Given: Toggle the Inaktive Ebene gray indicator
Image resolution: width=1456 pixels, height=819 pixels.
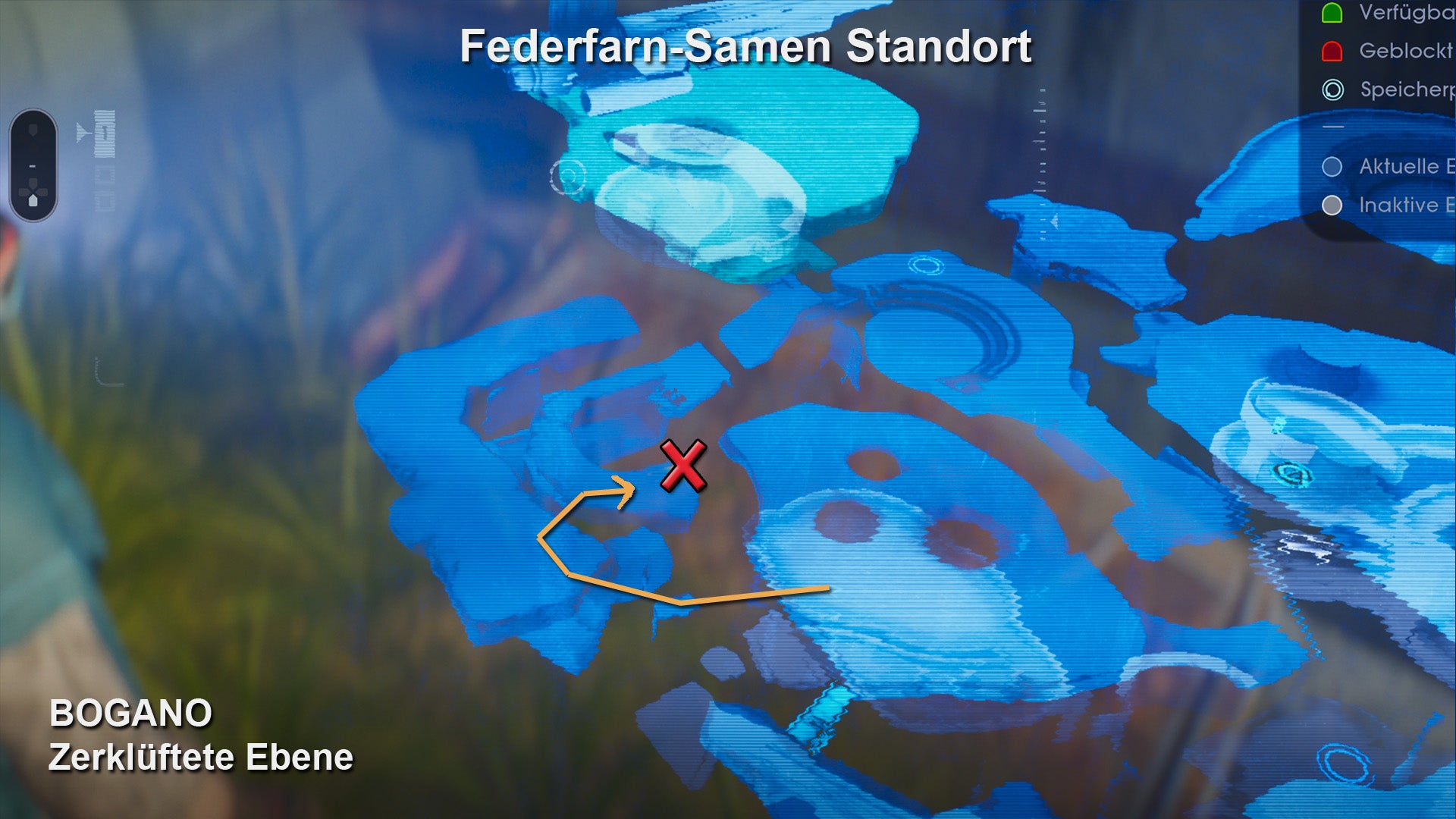Looking at the screenshot, I should (1331, 203).
